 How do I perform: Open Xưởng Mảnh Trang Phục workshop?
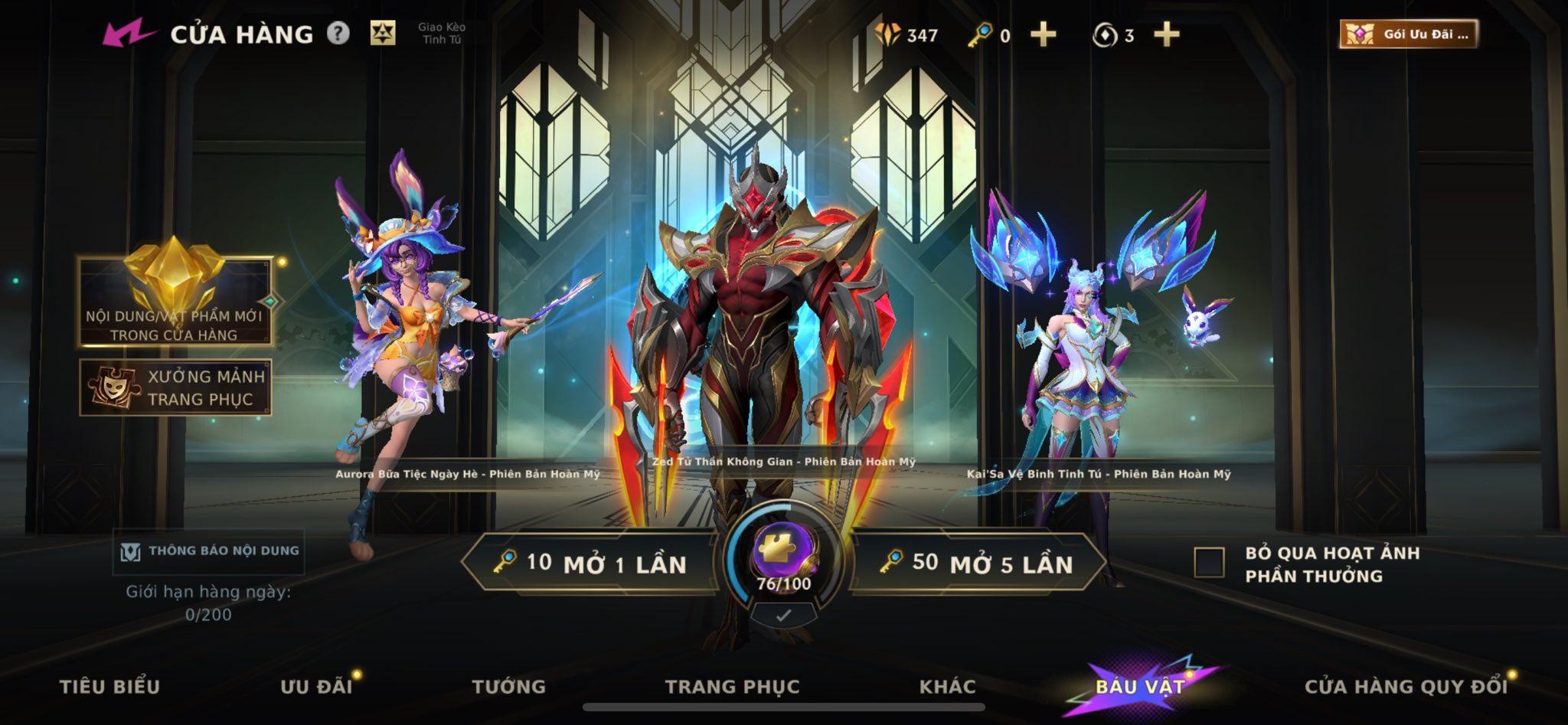click(x=175, y=387)
